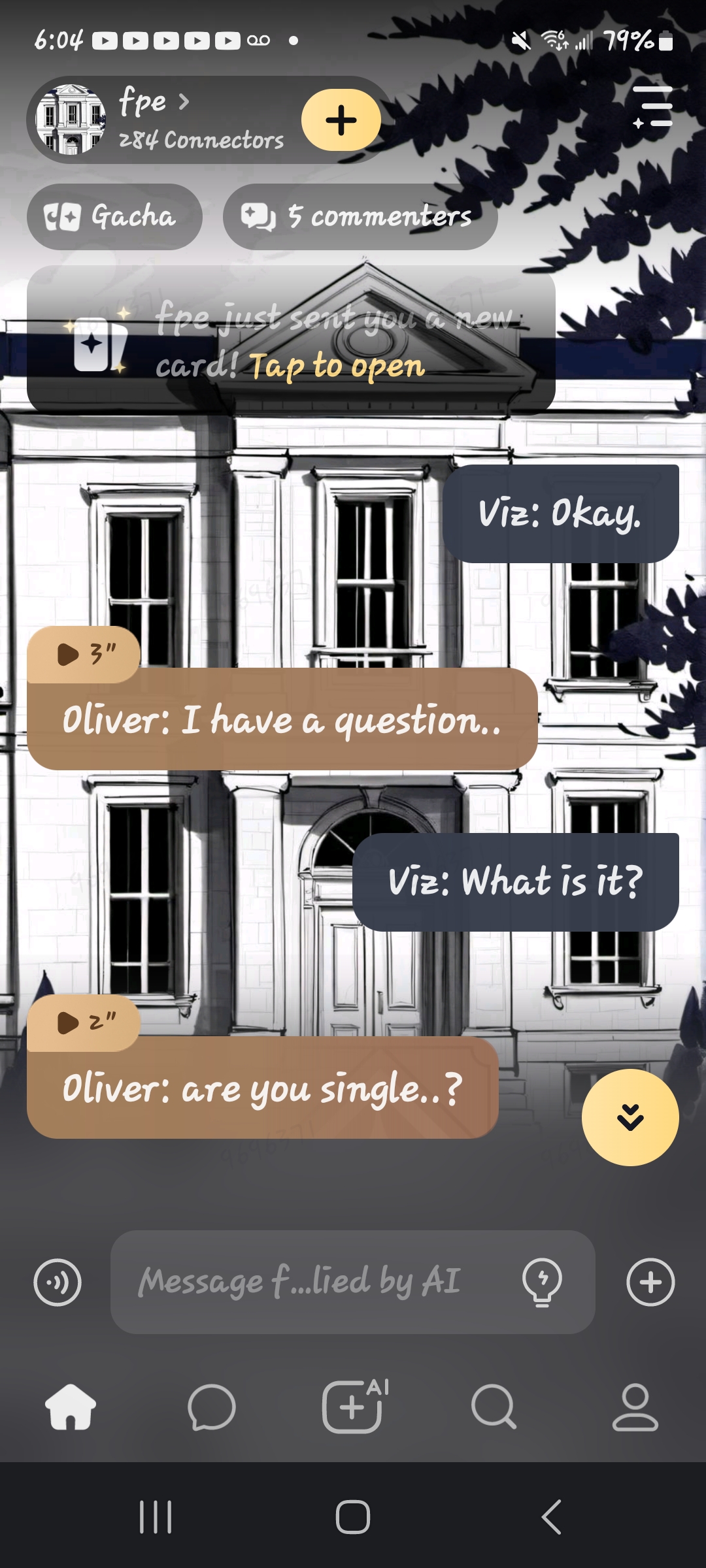Image resolution: width=706 pixels, height=1568 pixels.
Task: Tap the lightbulb inspiration icon
Action: point(542,1282)
